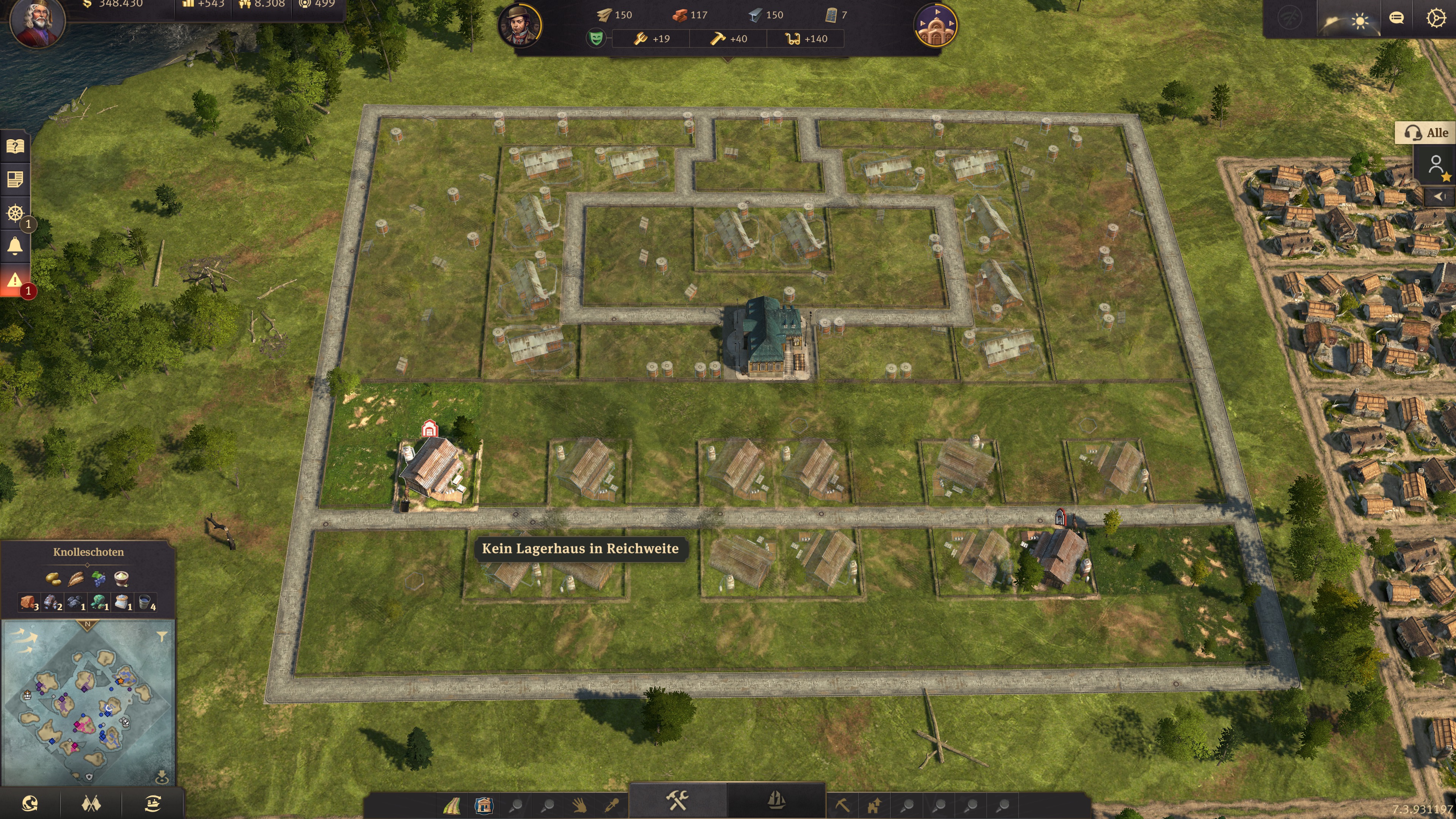Open the help book on the sidebar
Image resolution: width=1456 pixels, height=819 pixels.
tap(15, 147)
